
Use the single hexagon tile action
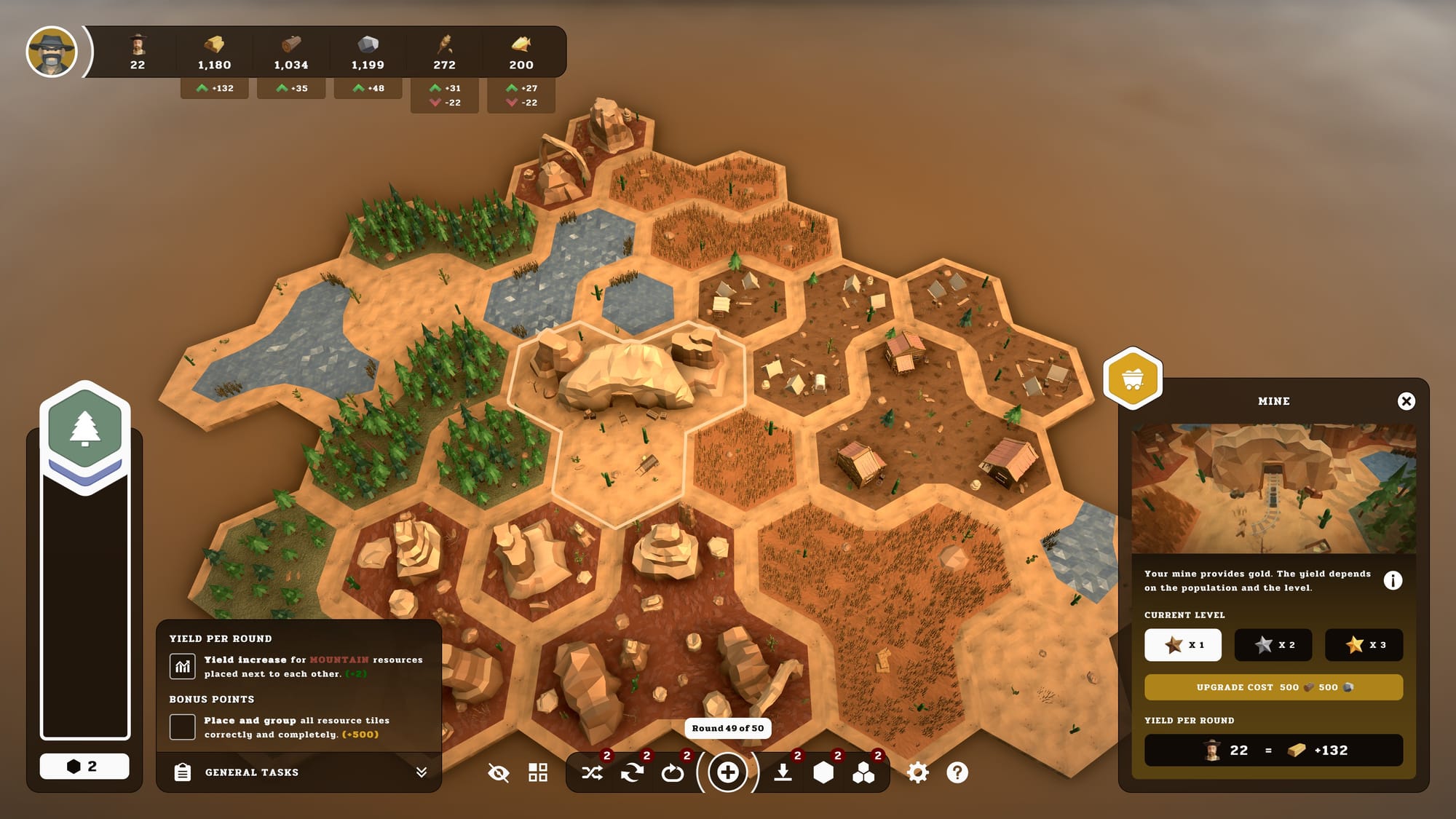pyautogui.click(x=823, y=772)
